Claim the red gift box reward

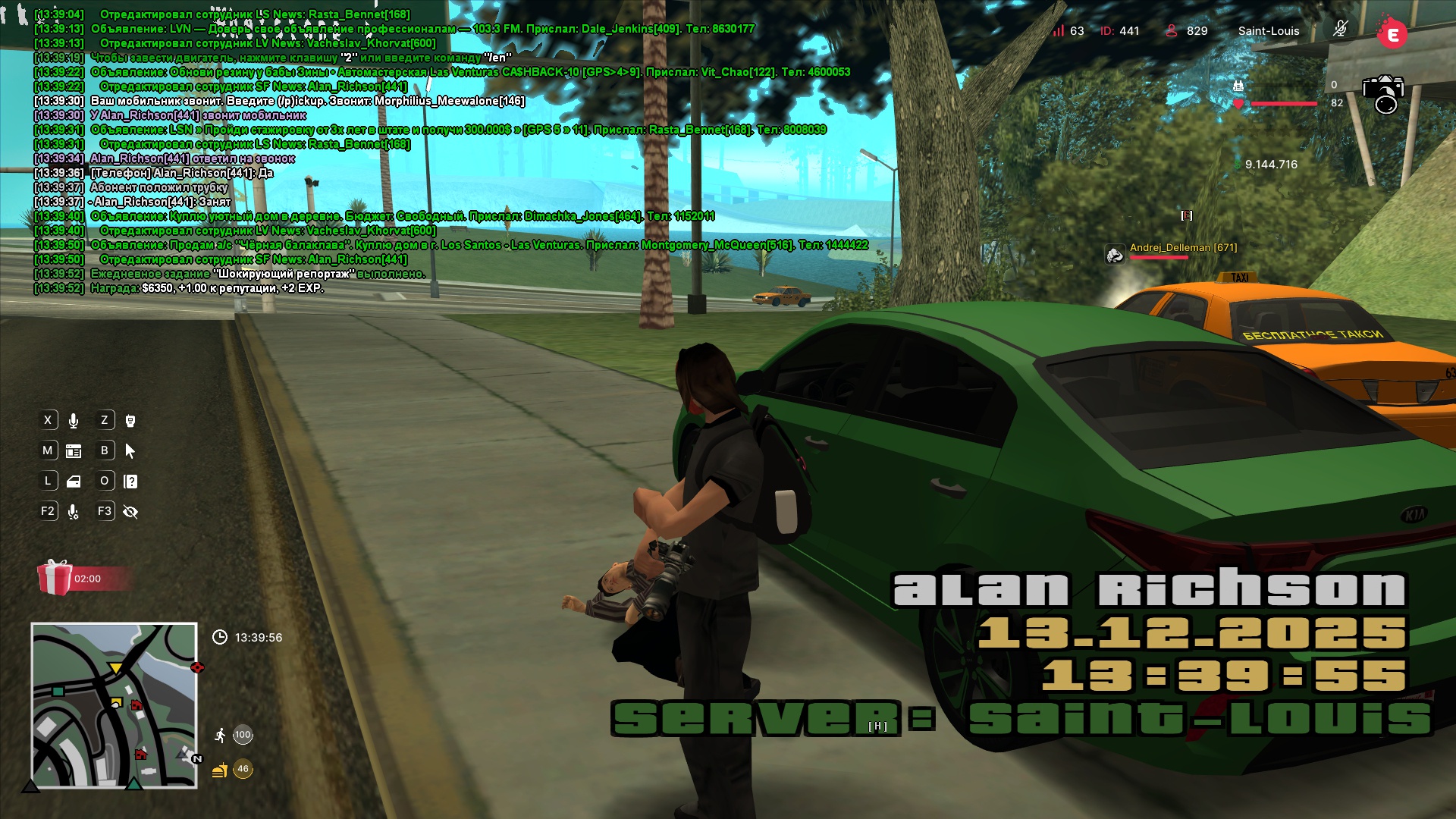tap(55, 578)
